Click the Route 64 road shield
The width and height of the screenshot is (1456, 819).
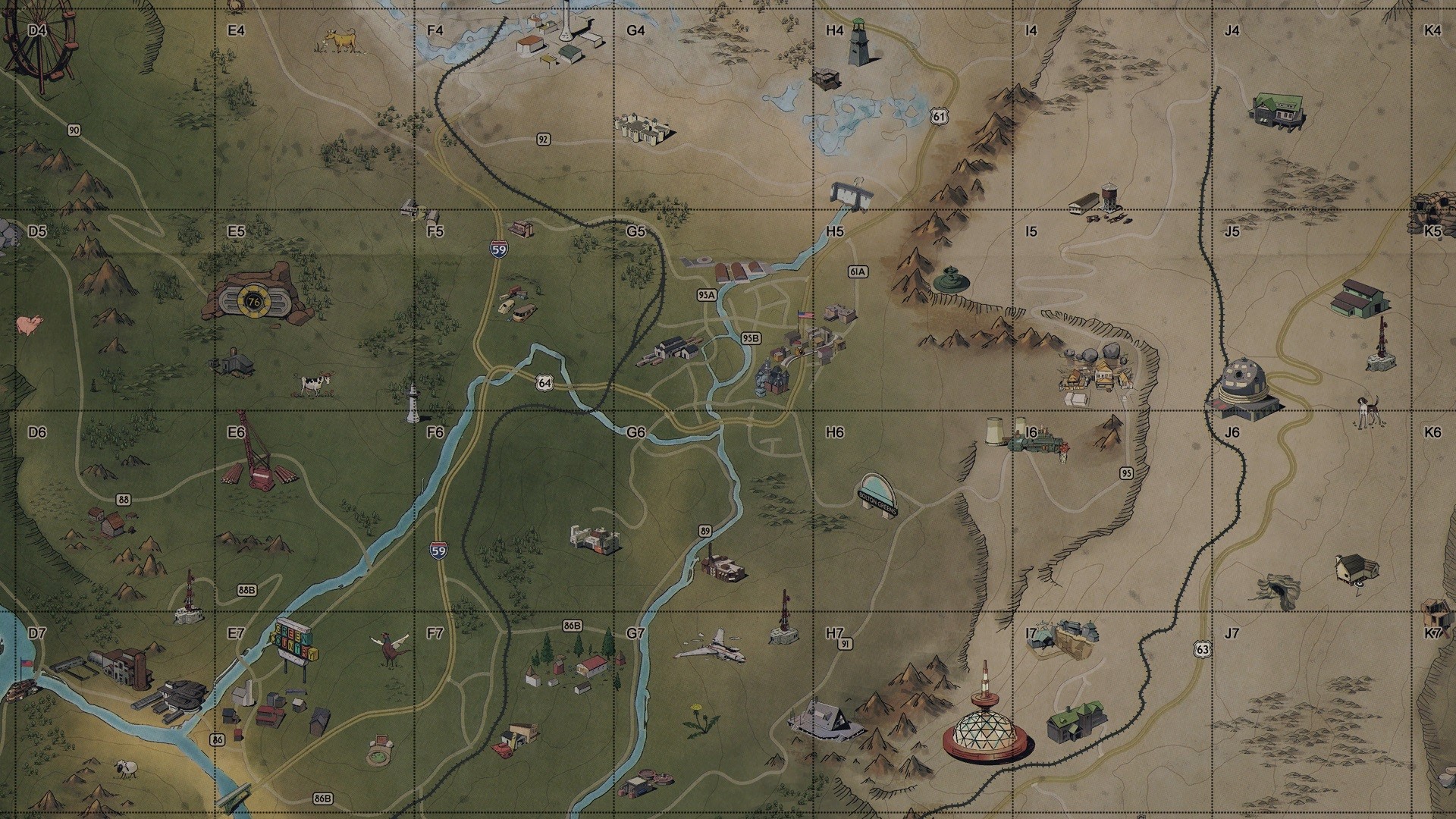tap(546, 383)
